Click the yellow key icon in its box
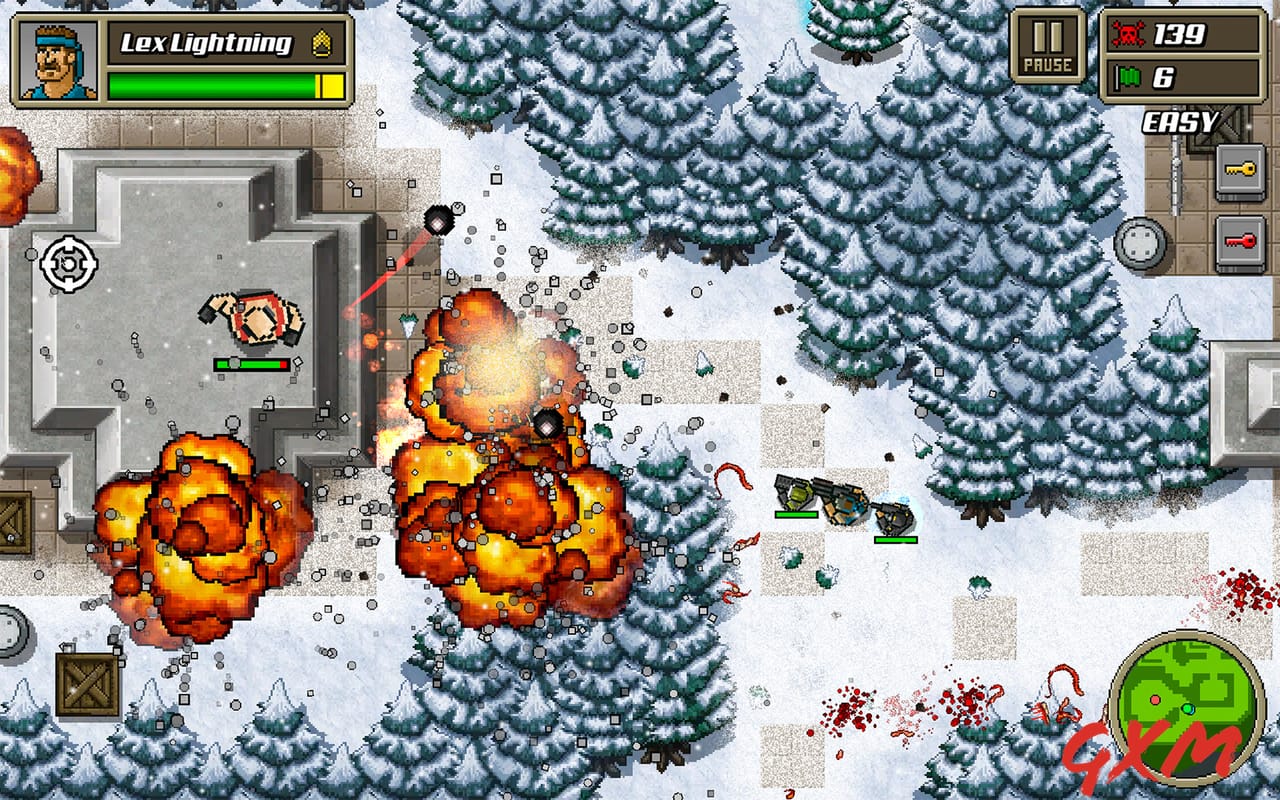 [x=1240, y=168]
